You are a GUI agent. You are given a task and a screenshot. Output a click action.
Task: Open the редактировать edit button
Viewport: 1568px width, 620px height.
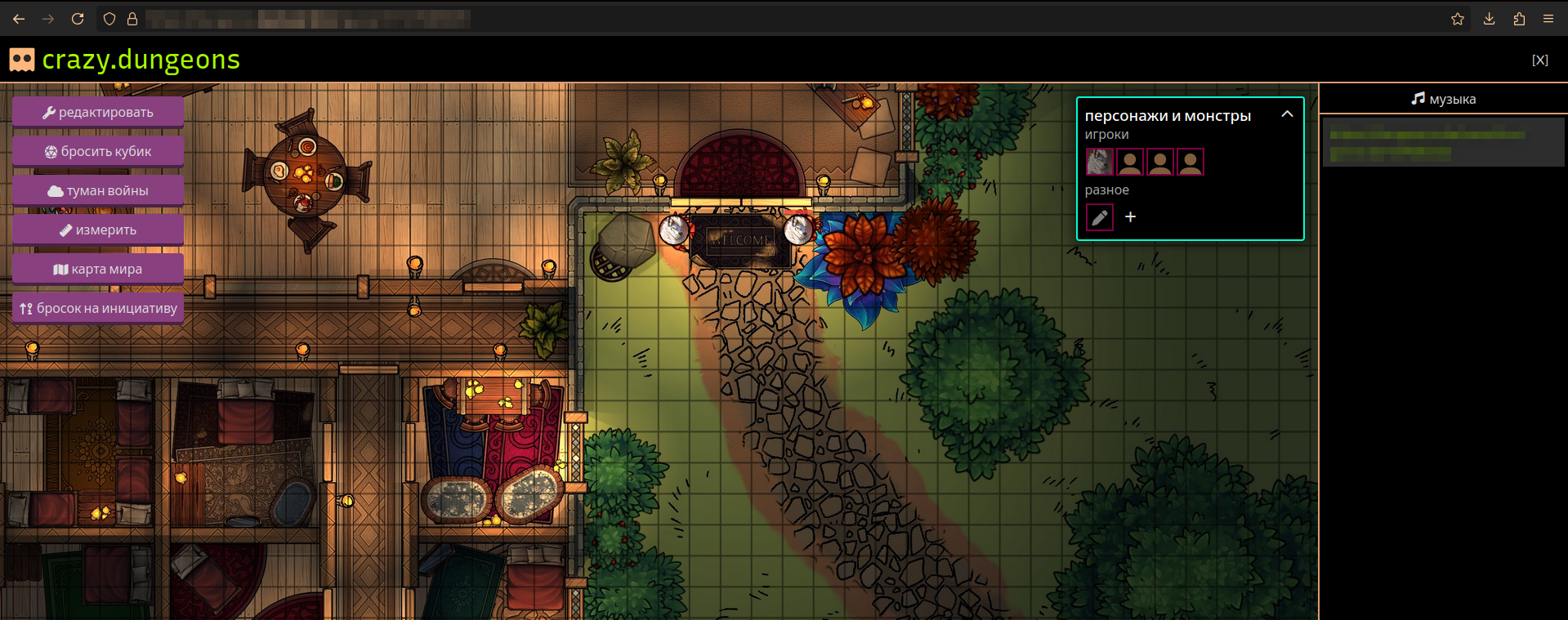[98, 113]
